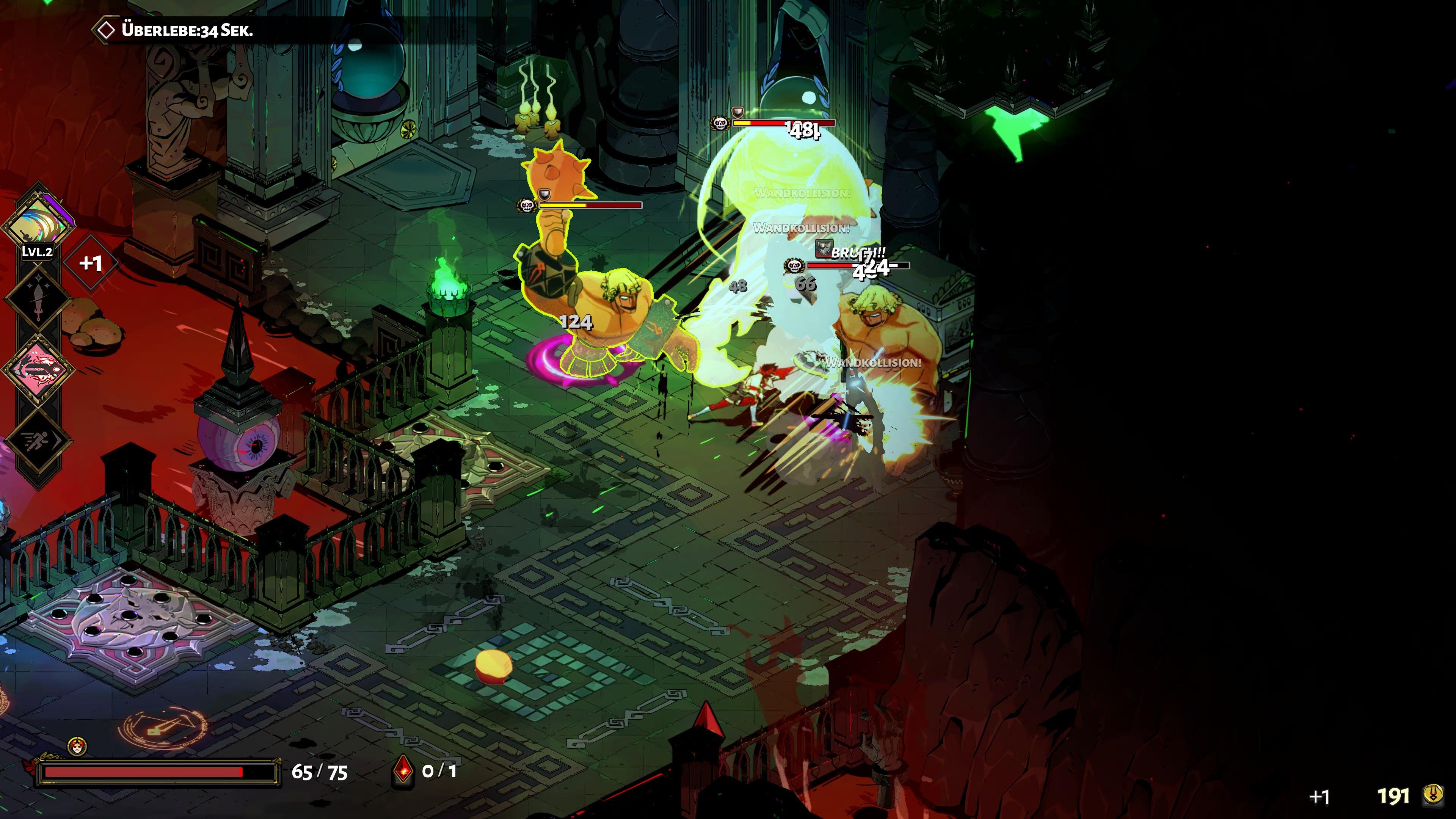Click the empty dash boon slot

click(x=38, y=440)
